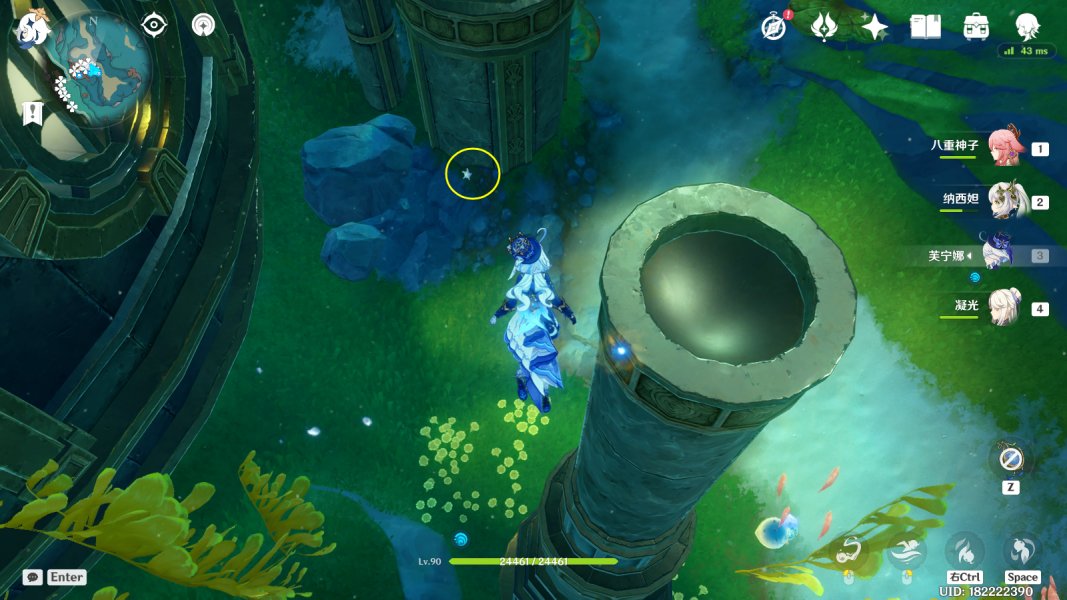
Task: Trigger the ascend action labeled Space
Action: (1022, 551)
